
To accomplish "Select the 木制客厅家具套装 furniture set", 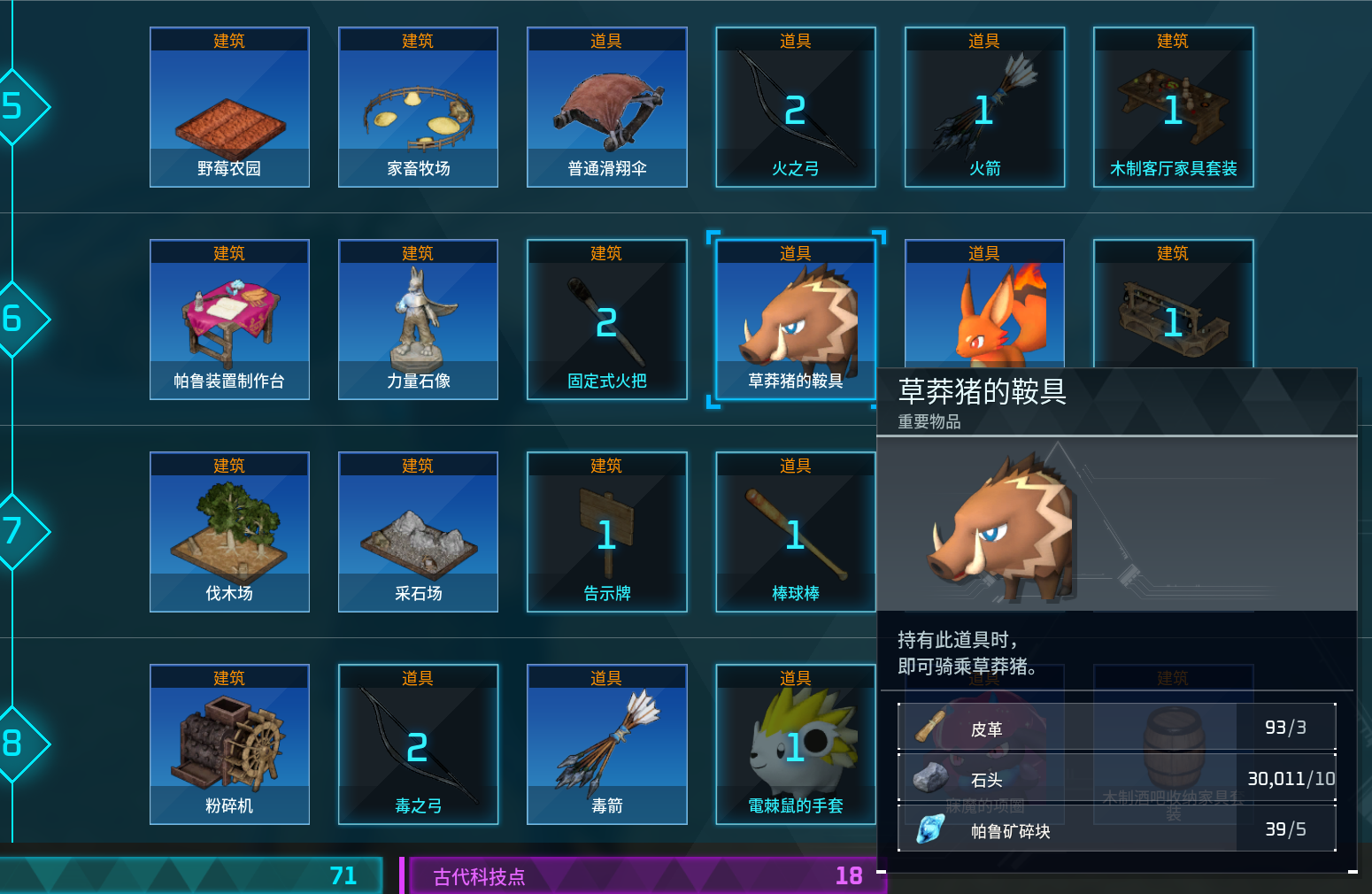I will pyautogui.click(x=1172, y=106).
